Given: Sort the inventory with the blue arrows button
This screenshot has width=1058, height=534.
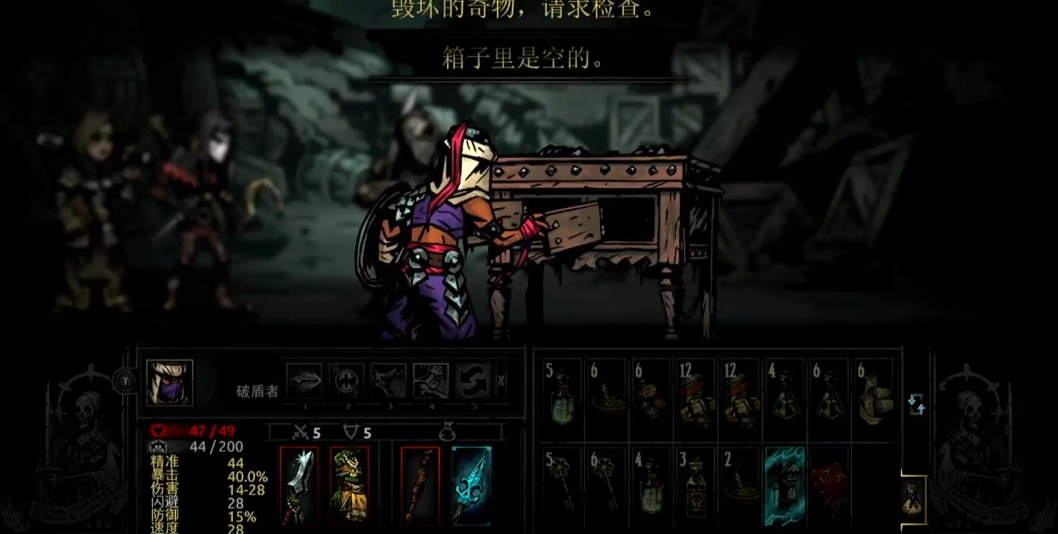Looking at the screenshot, I should (916, 404).
